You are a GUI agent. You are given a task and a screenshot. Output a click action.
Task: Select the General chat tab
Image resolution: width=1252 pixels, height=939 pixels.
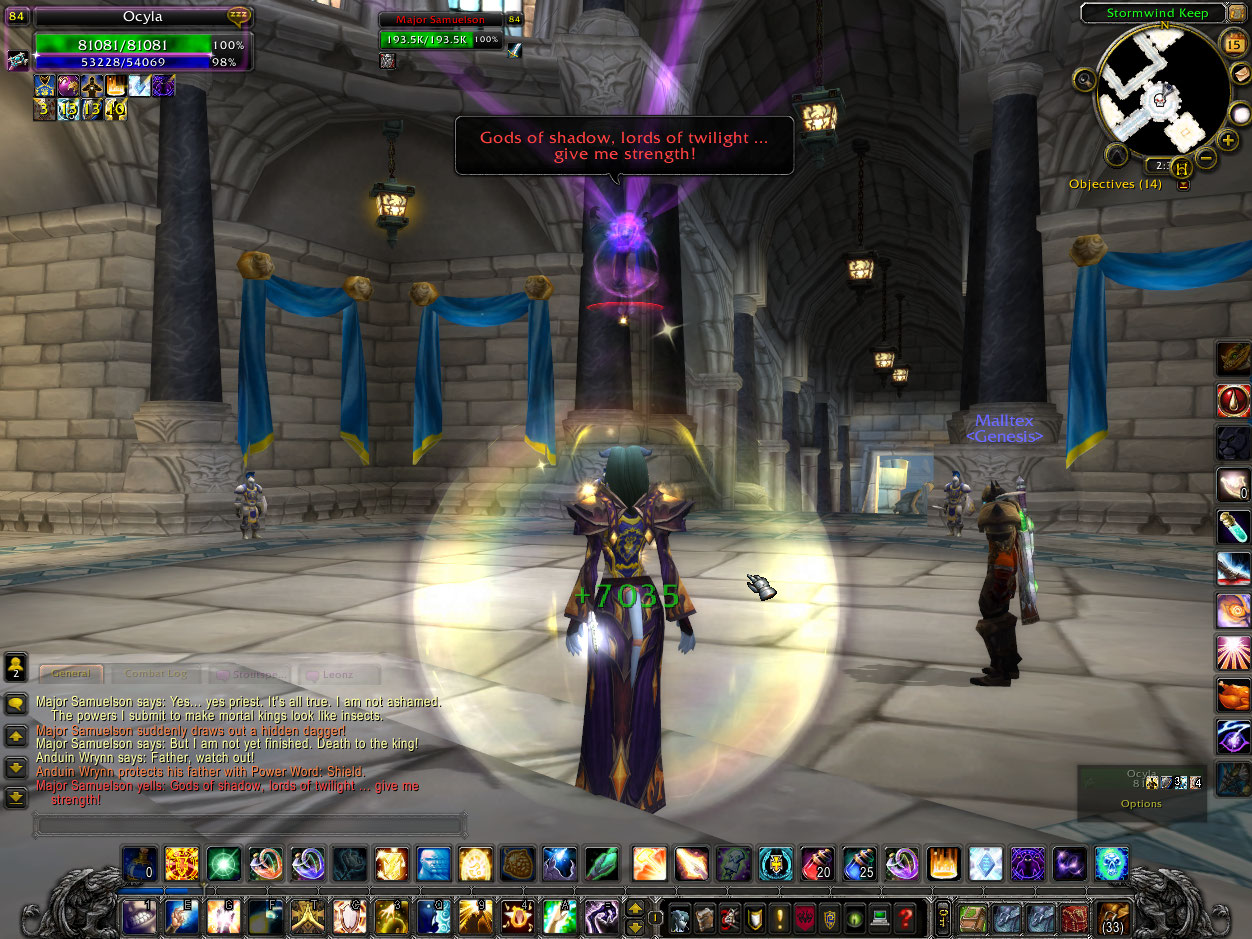coord(71,675)
